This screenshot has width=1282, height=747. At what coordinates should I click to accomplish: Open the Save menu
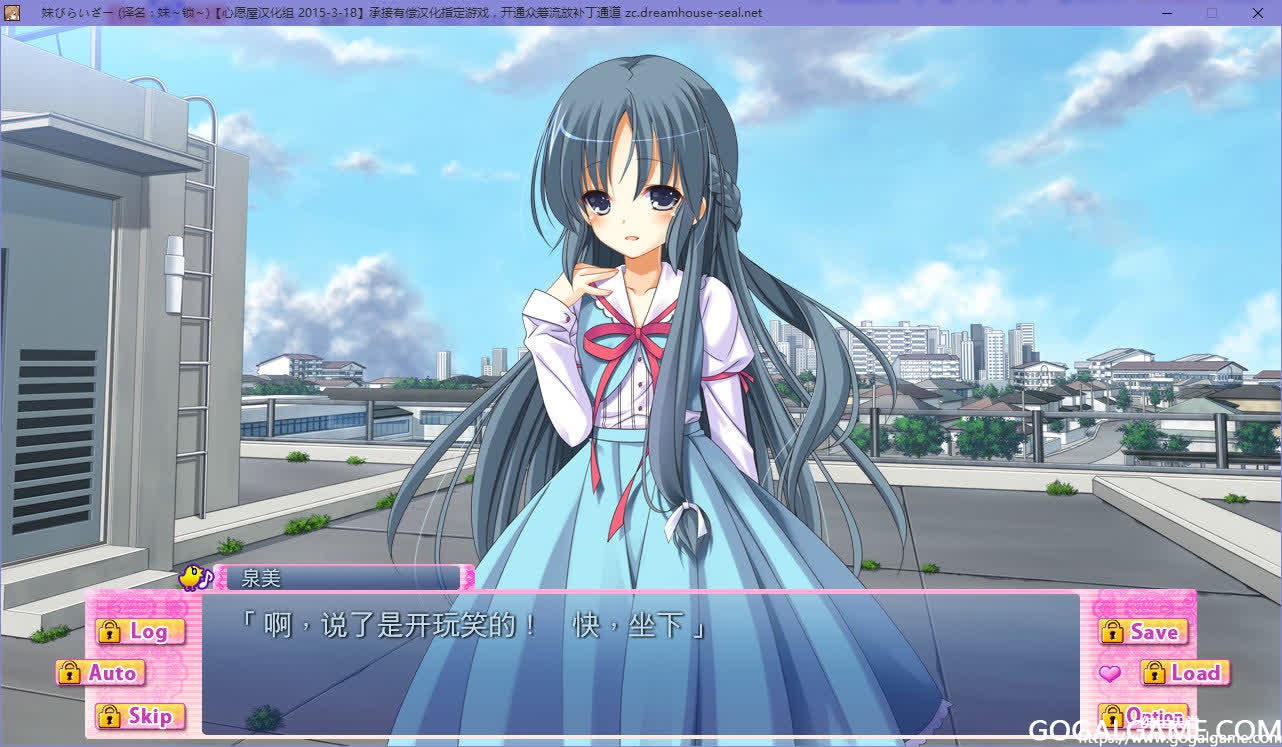coord(1143,632)
